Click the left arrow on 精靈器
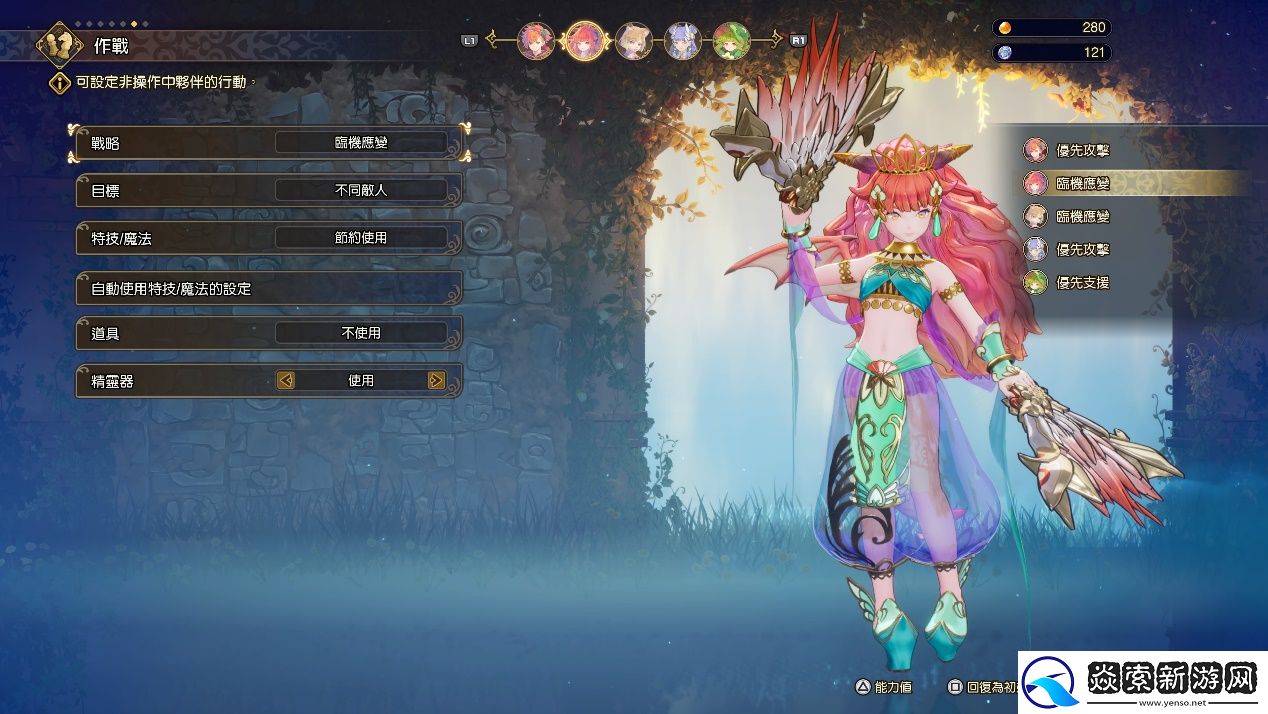Image resolution: width=1268 pixels, height=714 pixels. [286, 380]
